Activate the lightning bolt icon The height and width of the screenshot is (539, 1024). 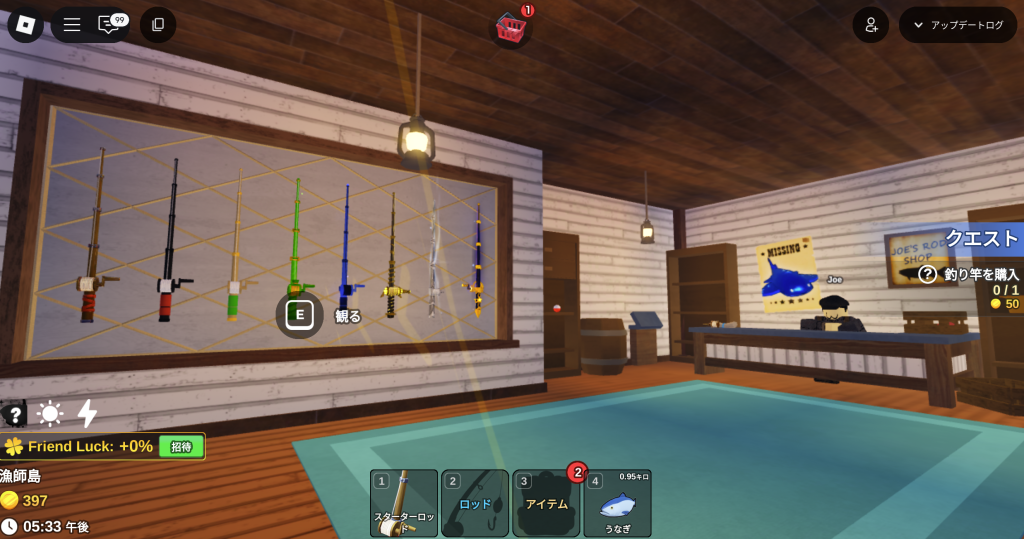(87, 414)
